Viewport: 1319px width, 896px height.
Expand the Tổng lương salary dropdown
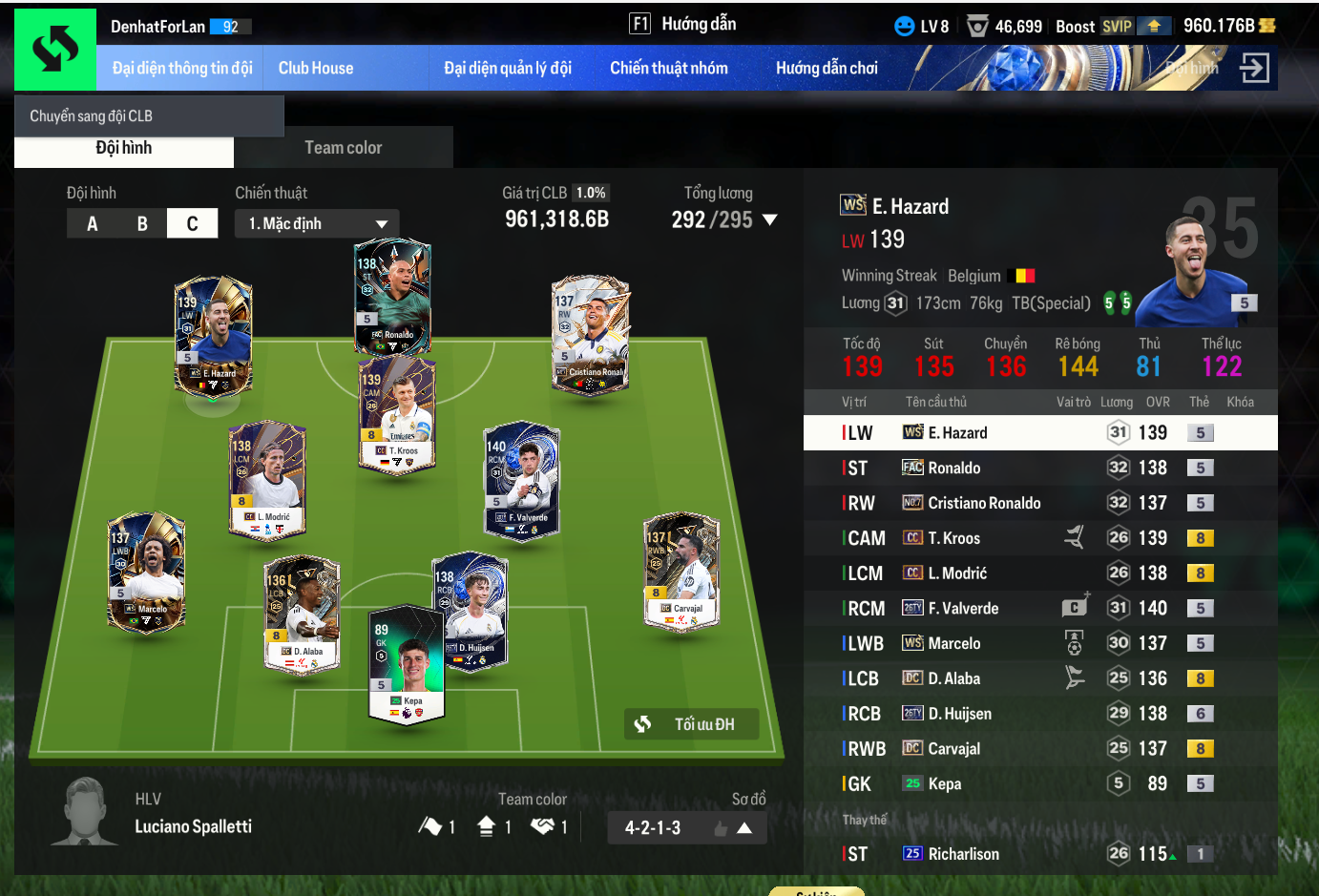coord(769,220)
